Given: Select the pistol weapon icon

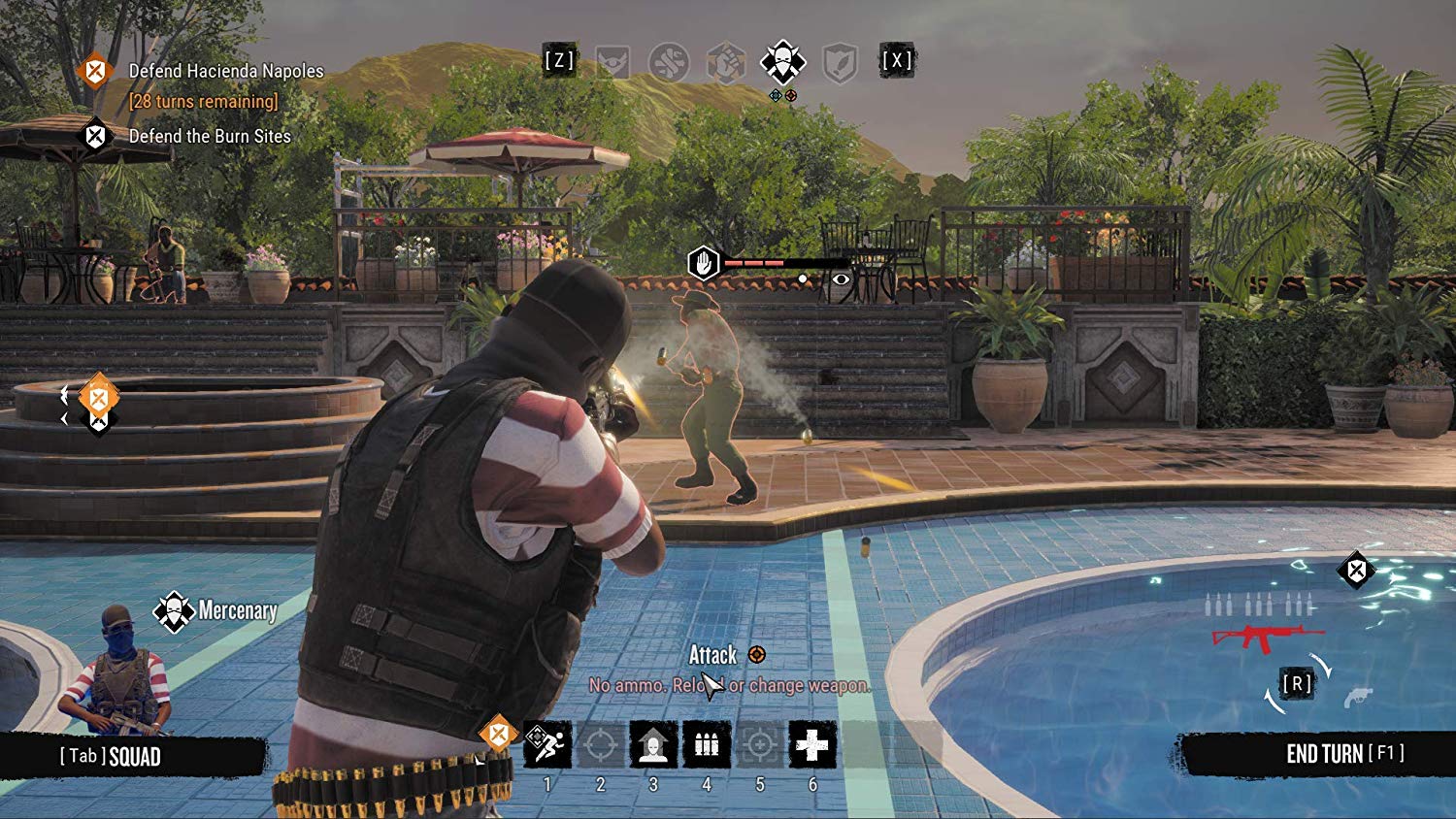Looking at the screenshot, I should coord(1359,696).
